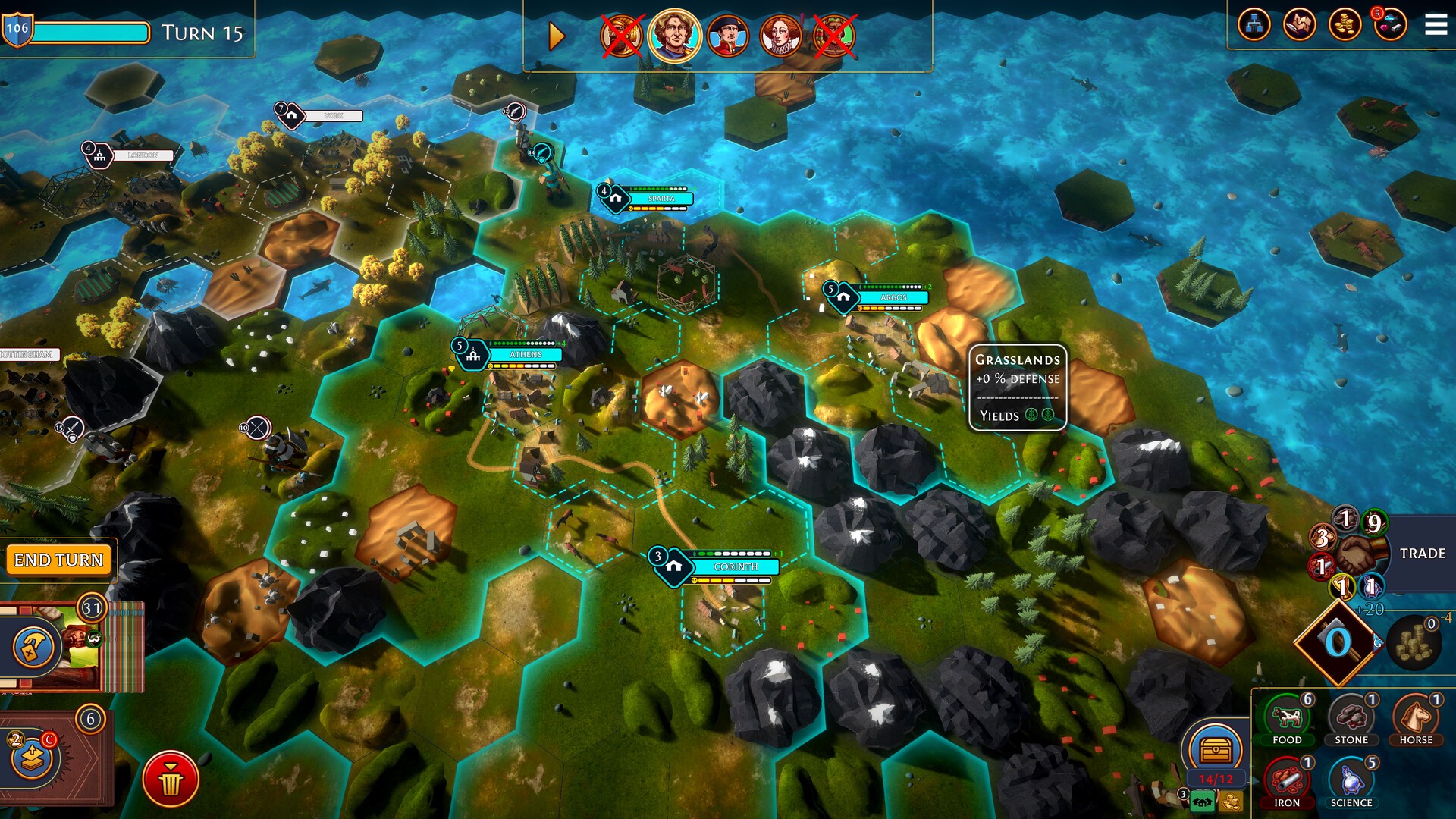Select the Science resource
This screenshot has height=819, width=1456.
tap(1351, 783)
